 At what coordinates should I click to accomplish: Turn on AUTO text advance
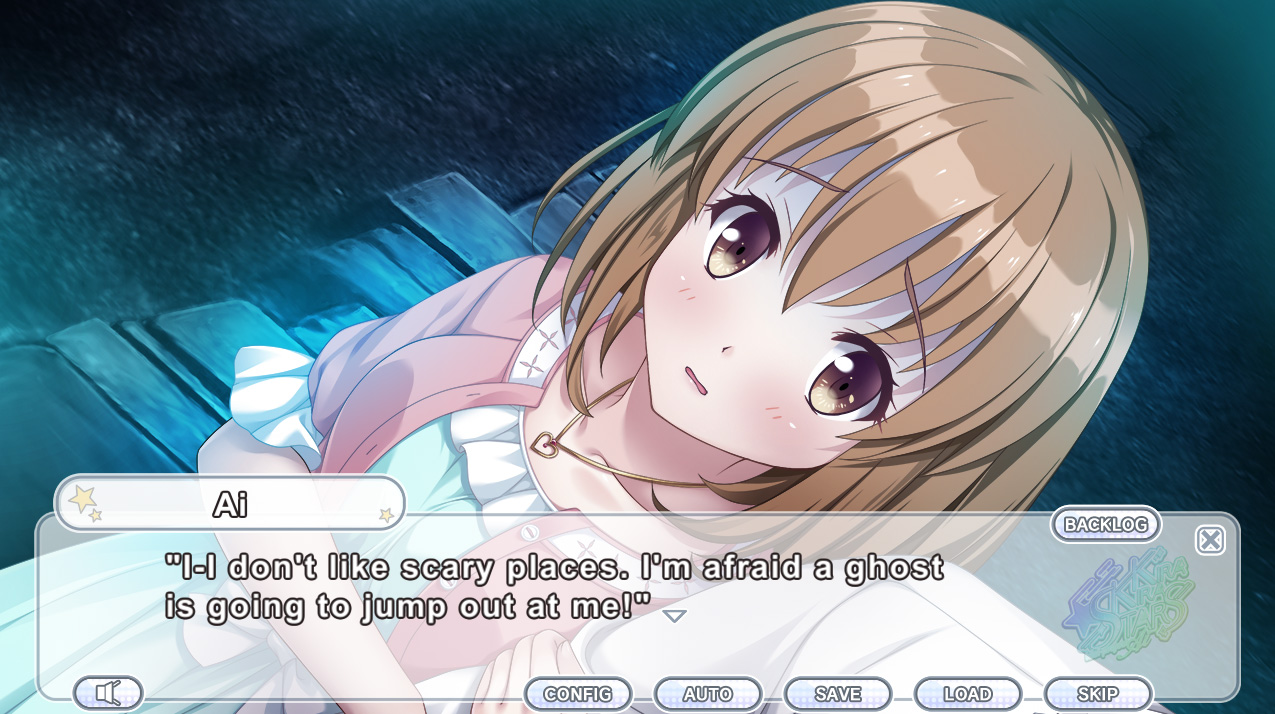(708, 694)
